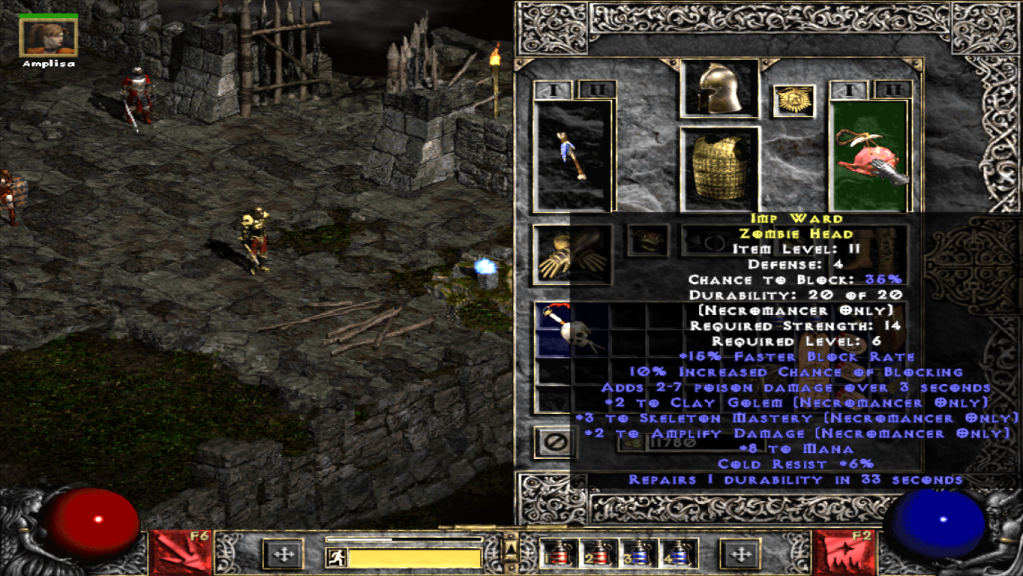Click the golden body armor slot
The image size is (1023, 576).
(x=719, y=167)
